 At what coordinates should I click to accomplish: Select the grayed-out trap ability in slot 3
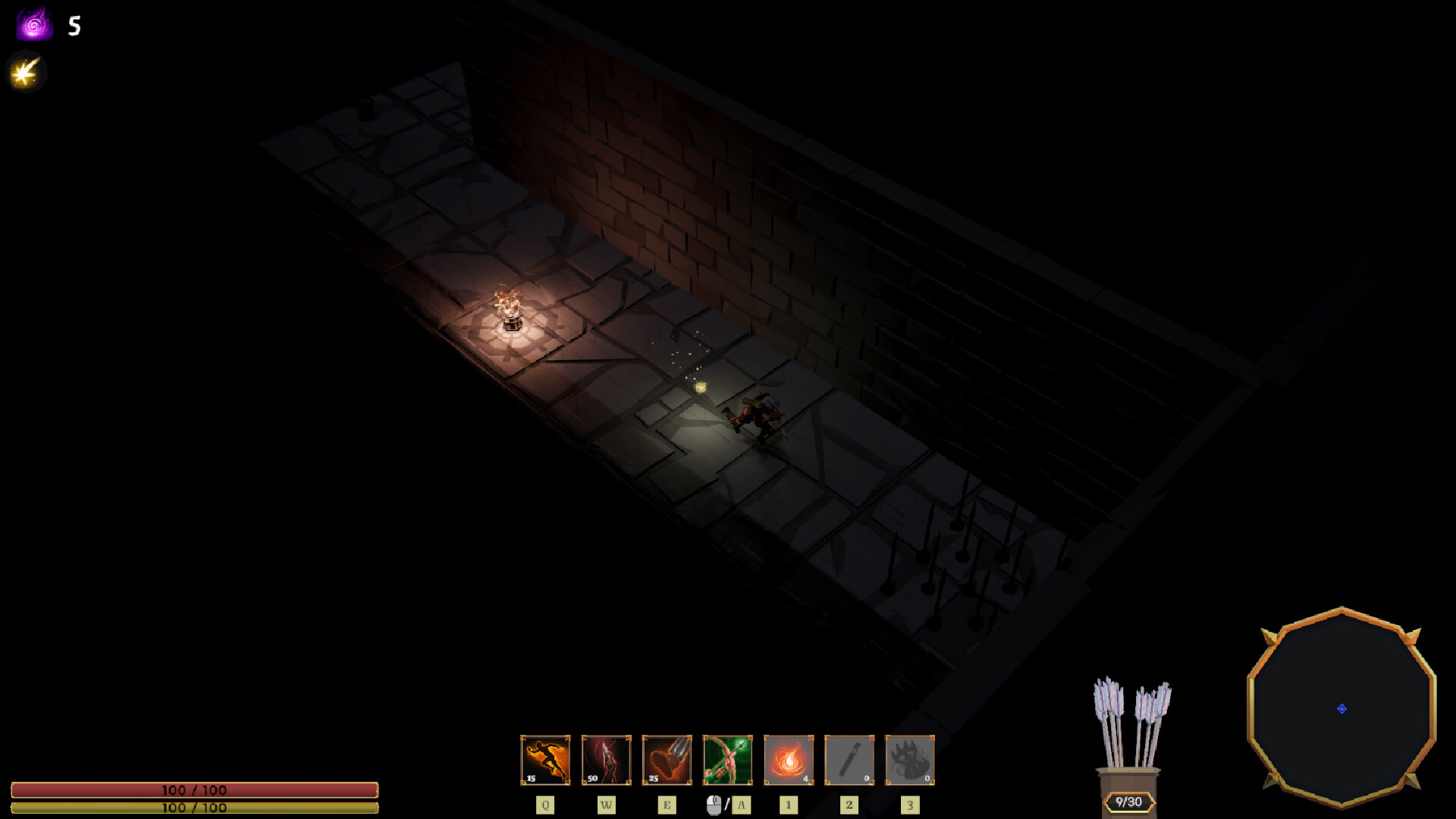pyautogui.click(x=909, y=758)
